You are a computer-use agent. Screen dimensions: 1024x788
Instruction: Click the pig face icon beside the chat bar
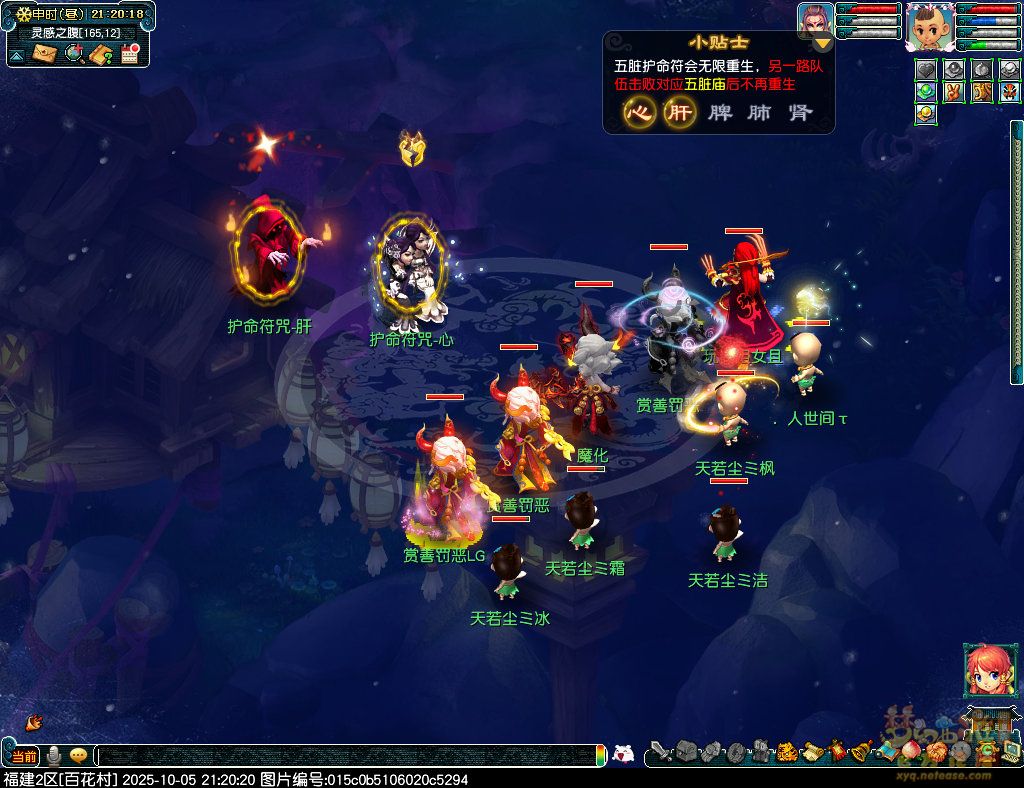623,755
